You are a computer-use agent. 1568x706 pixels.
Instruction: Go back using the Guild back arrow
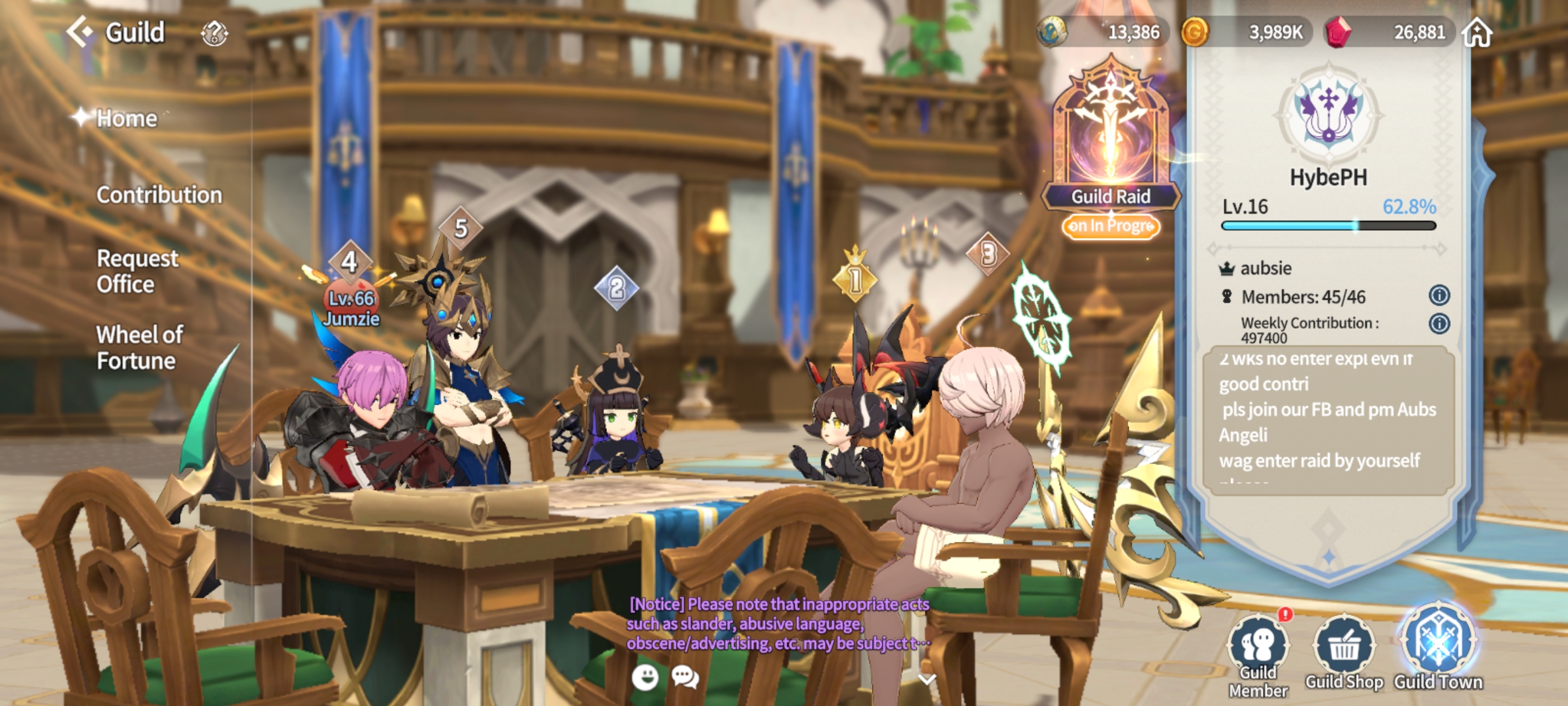coord(80,31)
